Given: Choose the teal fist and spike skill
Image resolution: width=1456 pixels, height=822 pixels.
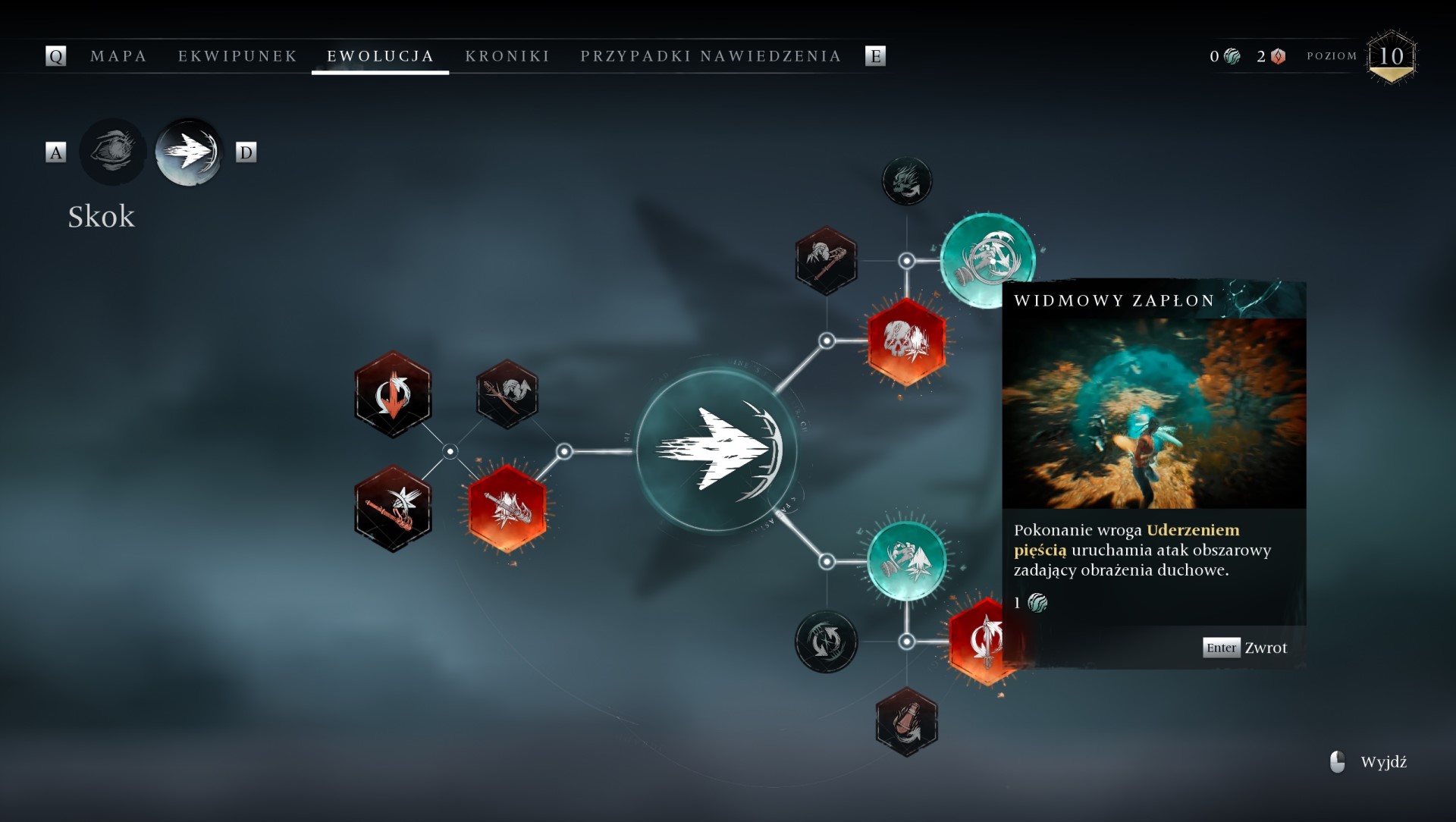Looking at the screenshot, I should pos(906,561).
